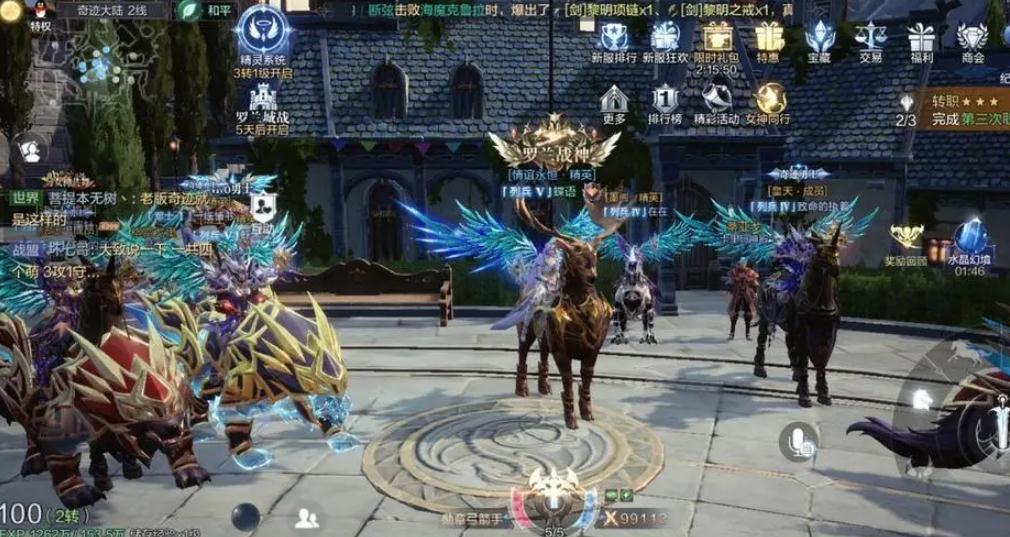The width and height of the screenshot is (1010, 537).
Task: Select the 转职 job change quest tracker
Action: point(955,110)
